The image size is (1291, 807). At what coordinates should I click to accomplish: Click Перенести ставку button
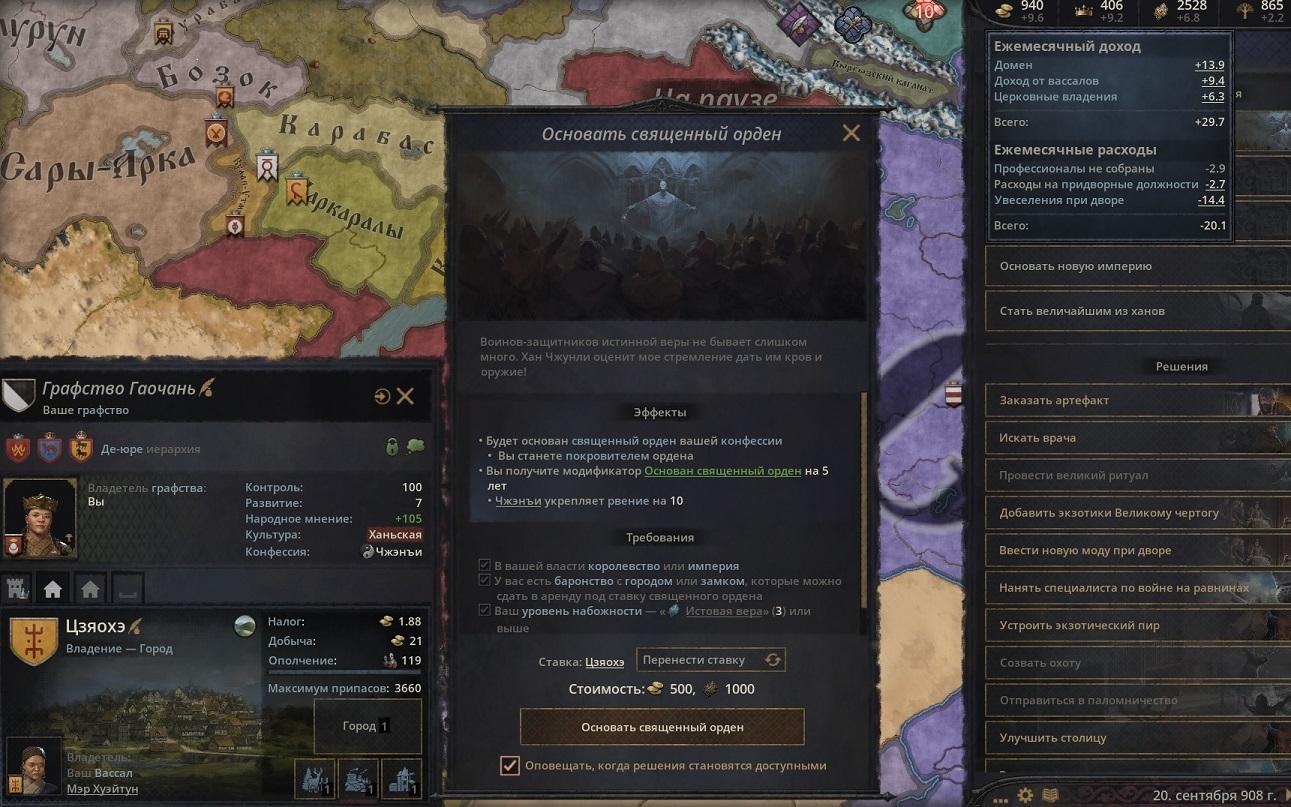point(710,660)
